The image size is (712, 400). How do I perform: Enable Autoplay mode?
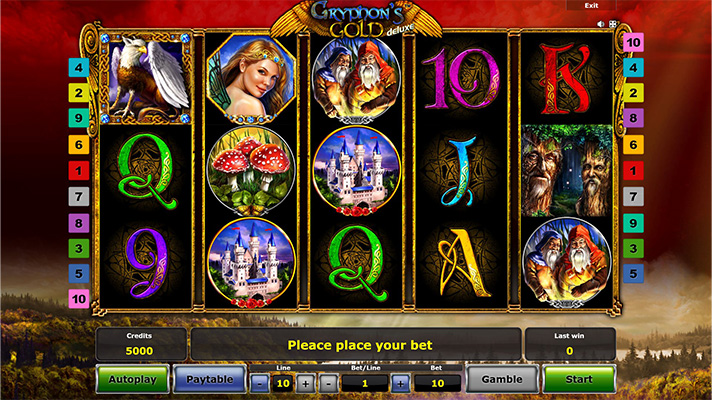[132, 380]
